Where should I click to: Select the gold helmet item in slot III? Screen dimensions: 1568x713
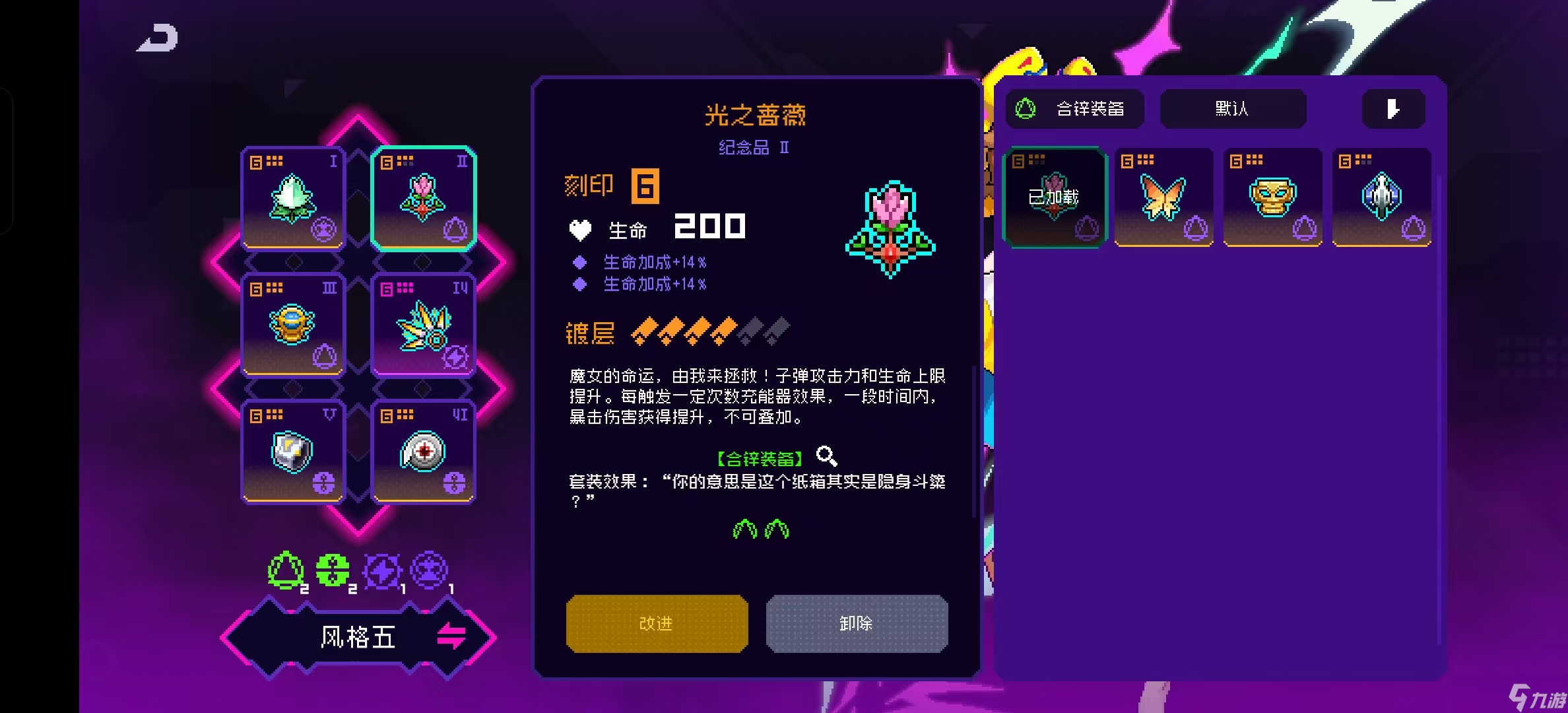292,323
